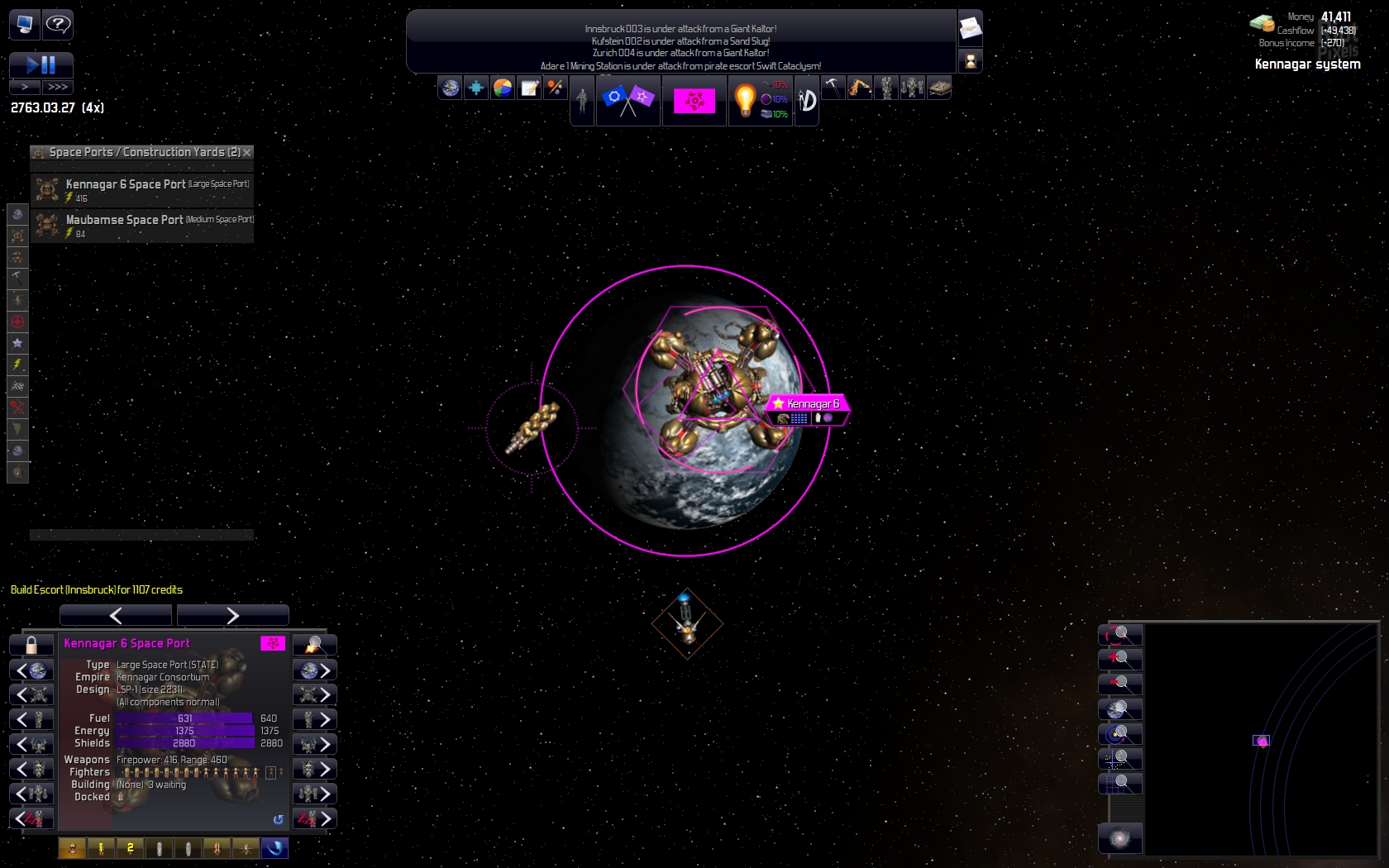This screenshot has height=868, width=1389.
Task: Open the colonies globe icon in toolbar
Action: point(451,88)
